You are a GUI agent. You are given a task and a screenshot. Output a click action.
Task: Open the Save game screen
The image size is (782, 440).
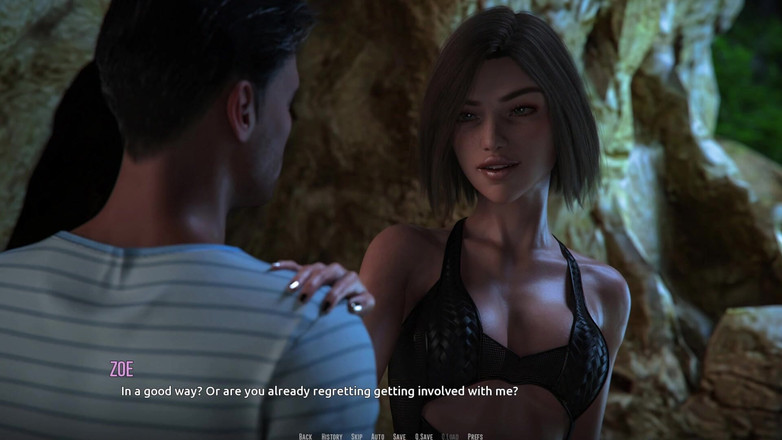[399, 436]
